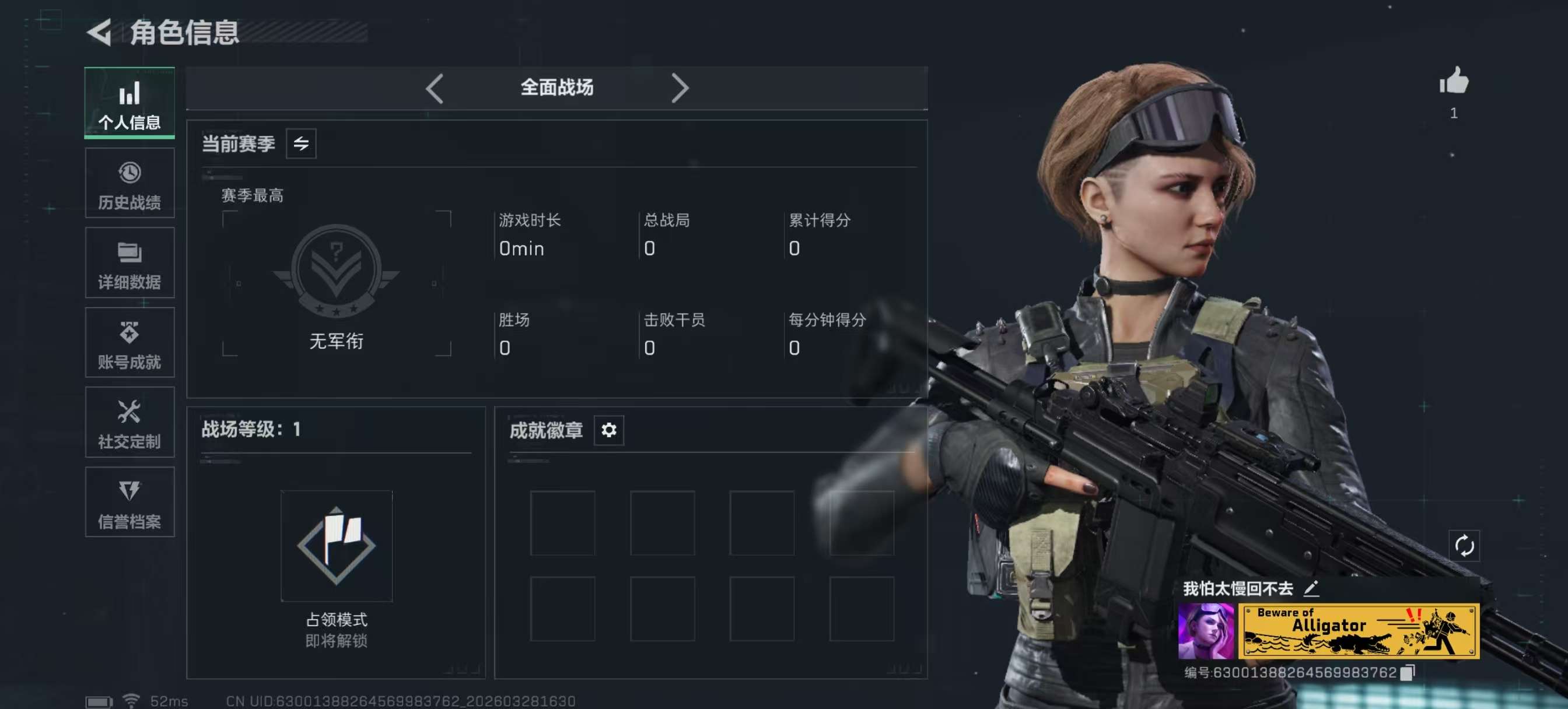This screenshot has width=1568, height=709.
Task: View the 信誉档案 tab
Action: coord(129,503)
